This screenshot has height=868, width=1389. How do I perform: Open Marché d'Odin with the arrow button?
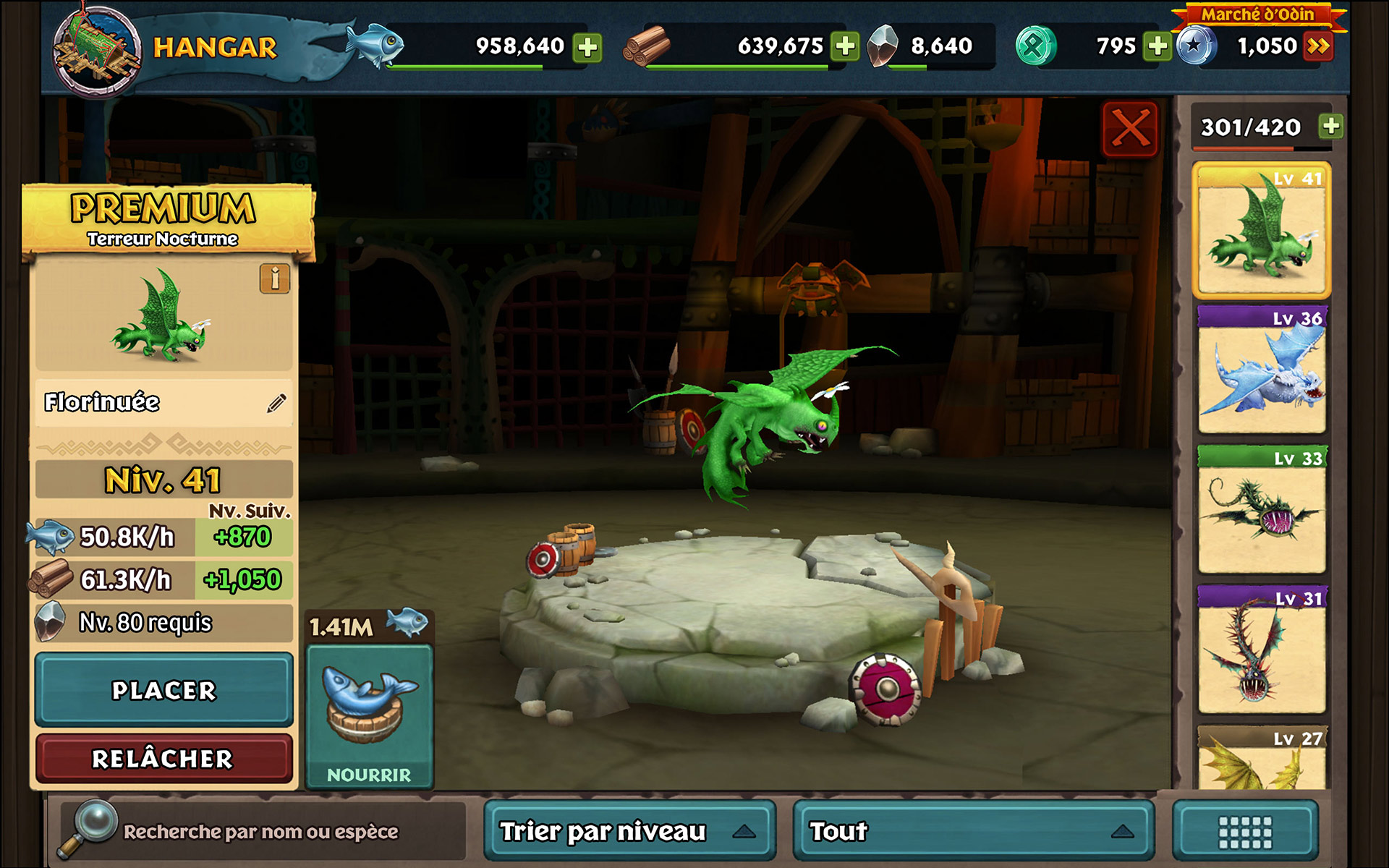1318,46
